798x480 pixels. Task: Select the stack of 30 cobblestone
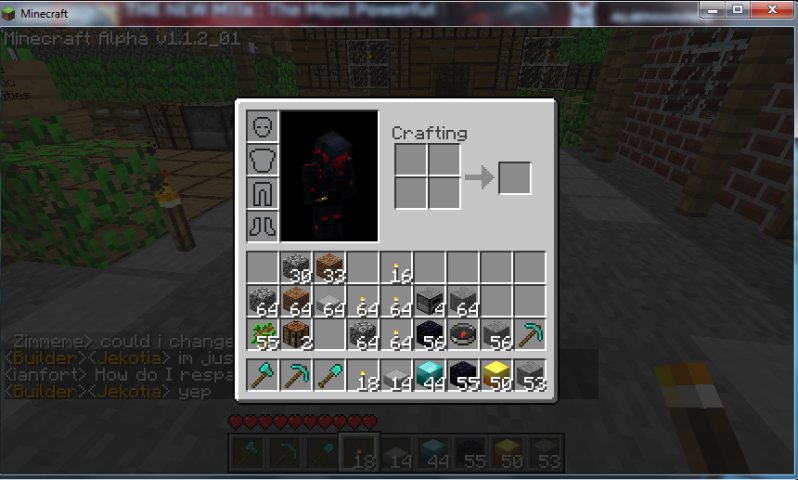click(296, 267)
